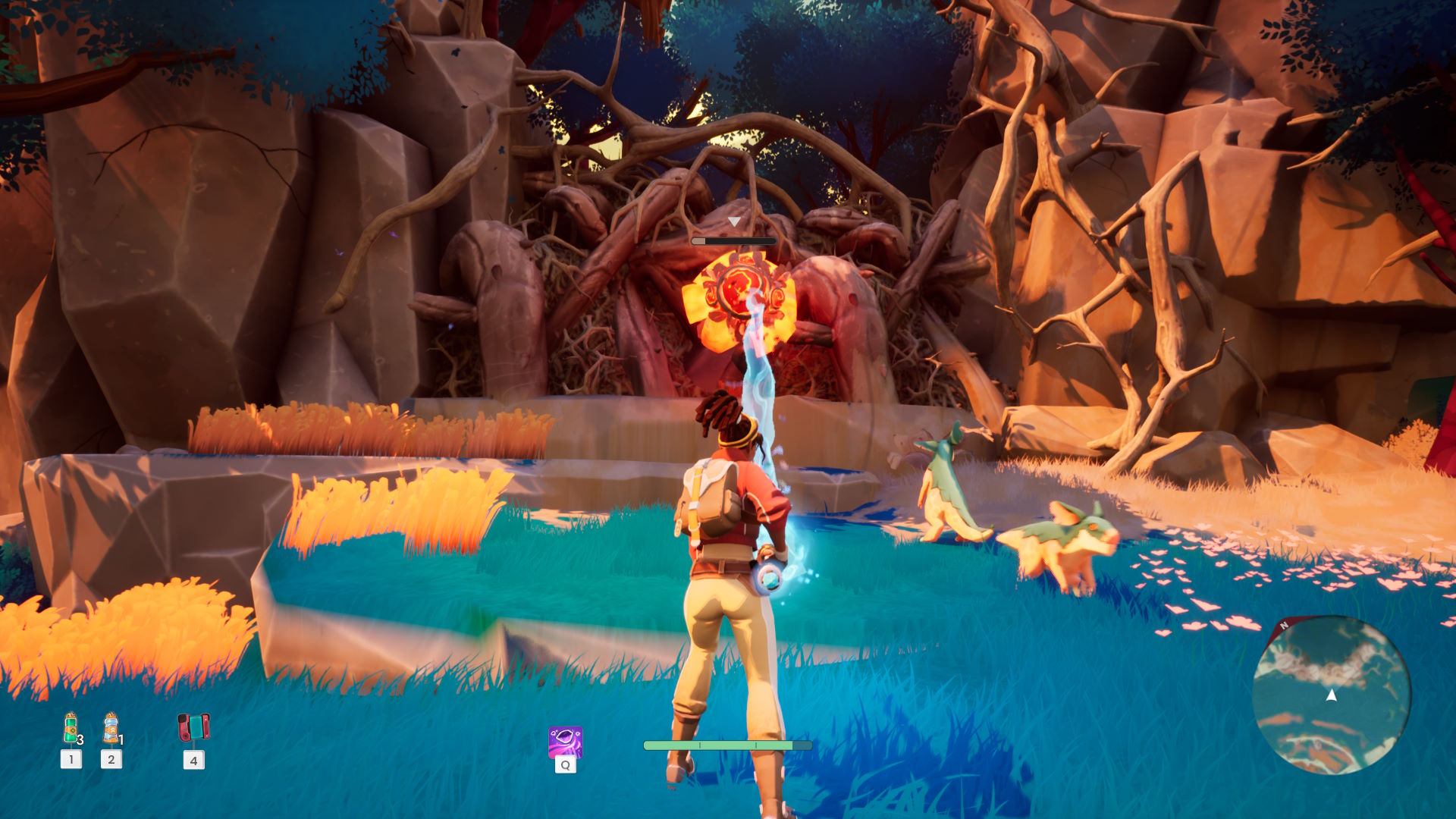The image size is (1456, 819).
Task: Activate the purple swirl ability icon
Action: [565, 742]
